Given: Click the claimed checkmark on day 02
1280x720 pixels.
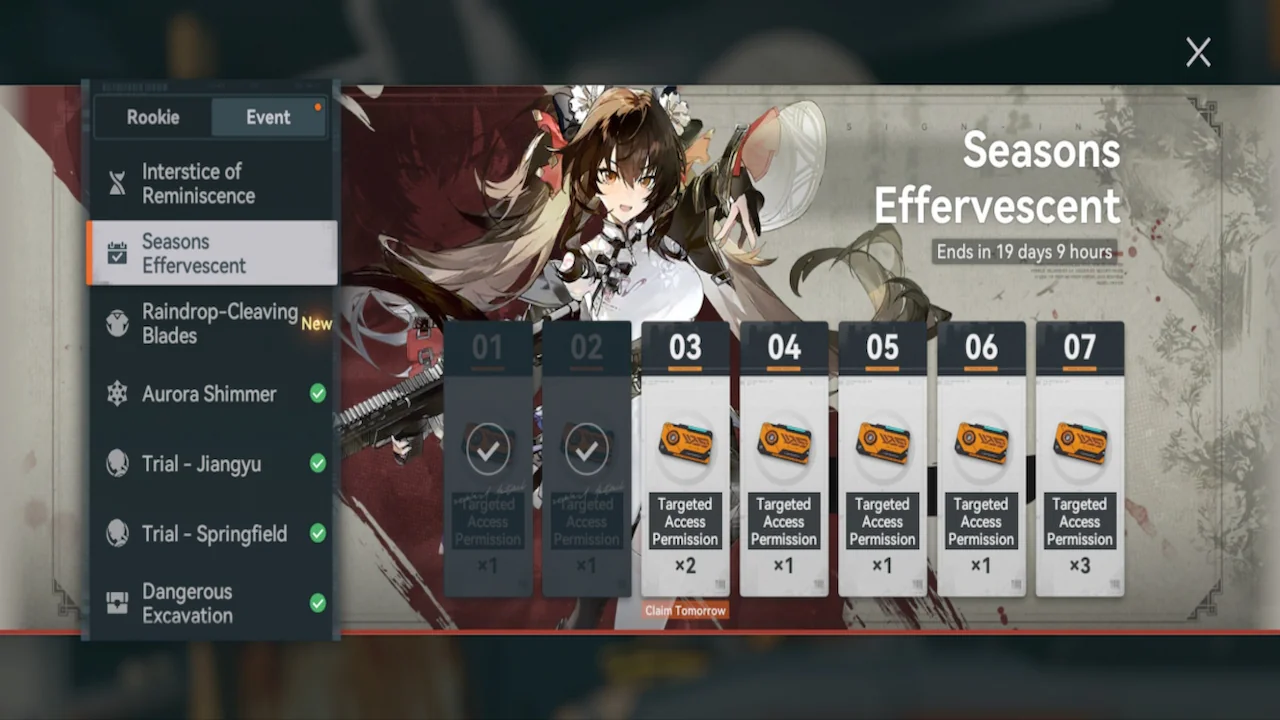Looking at the screenshot, I should (x=586, y=448).
